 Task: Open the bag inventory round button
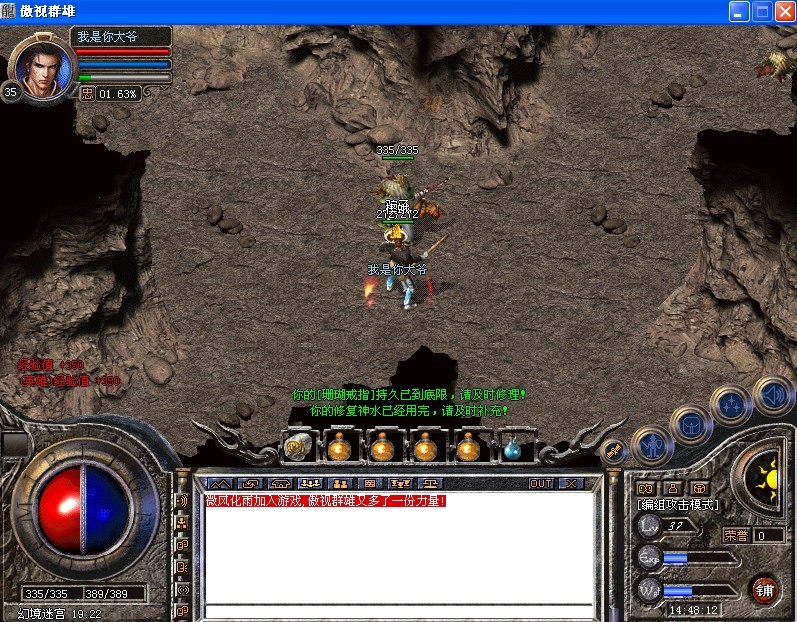tap(692, 424)
